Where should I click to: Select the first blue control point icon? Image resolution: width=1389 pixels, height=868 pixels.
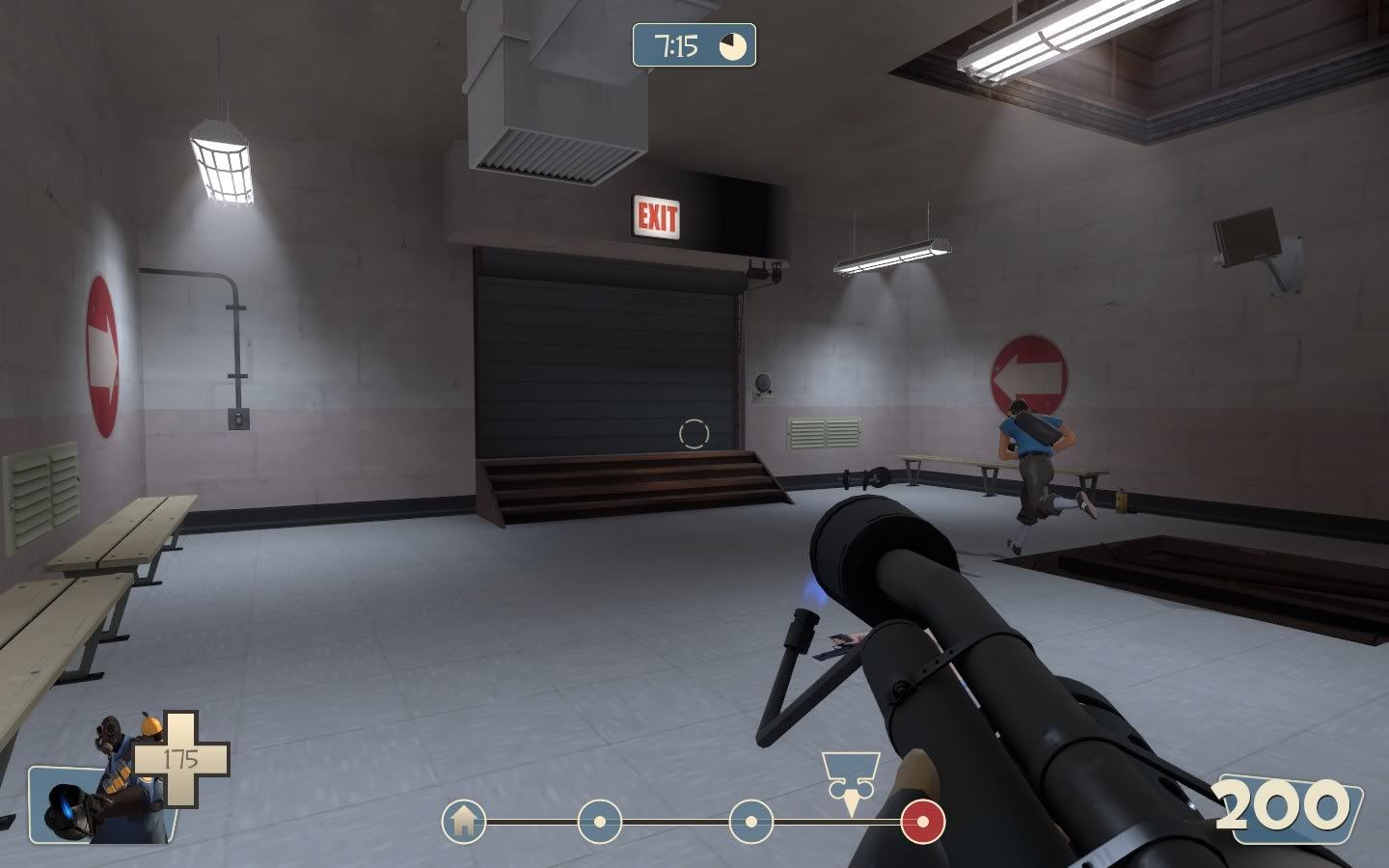pyautogui.click(x=598, y=823)
